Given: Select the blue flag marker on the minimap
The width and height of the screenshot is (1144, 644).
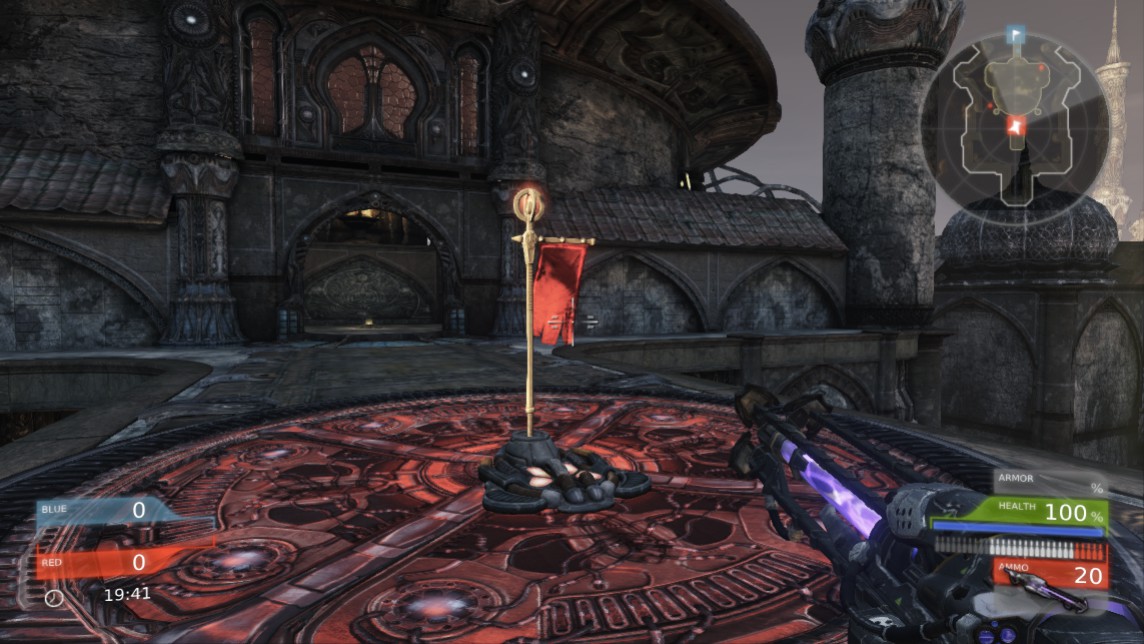Looking at the screenshot, I should tap(1015, 36).
